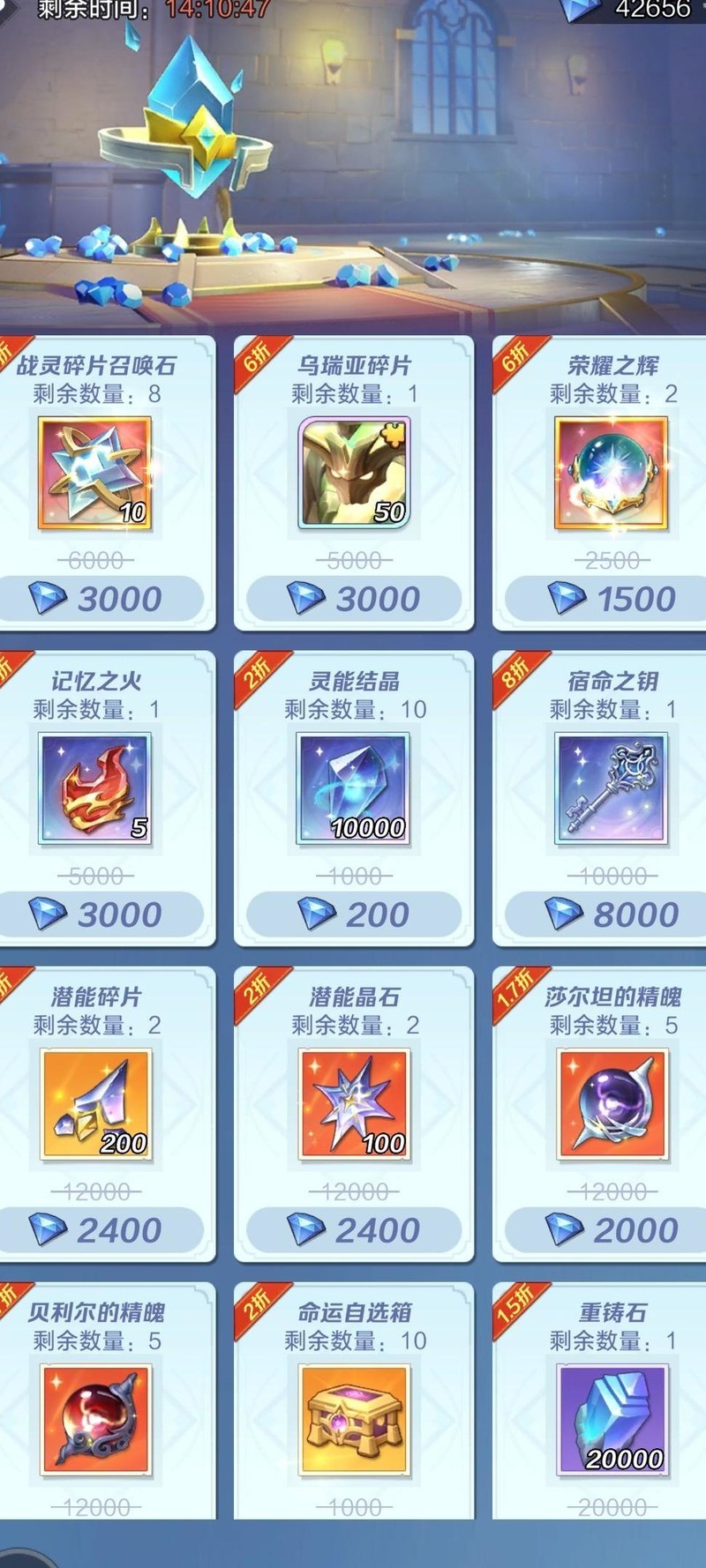View the 战灵碎片召唤石 summon stone icon
This screenshot has height=1568, width=706.
coord(95,474)
